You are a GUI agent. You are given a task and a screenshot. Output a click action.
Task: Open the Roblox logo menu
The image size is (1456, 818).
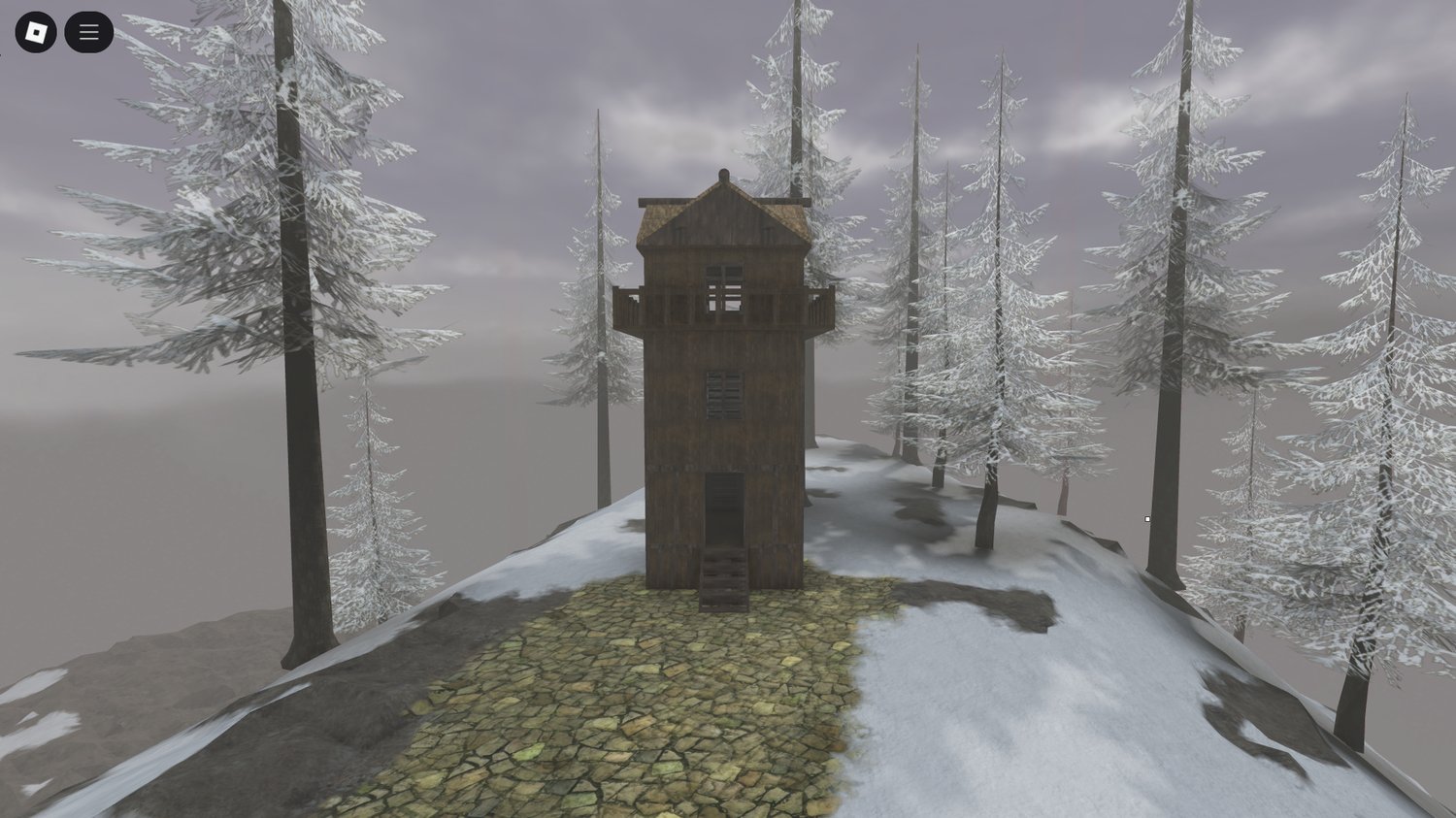click(37, 31)
